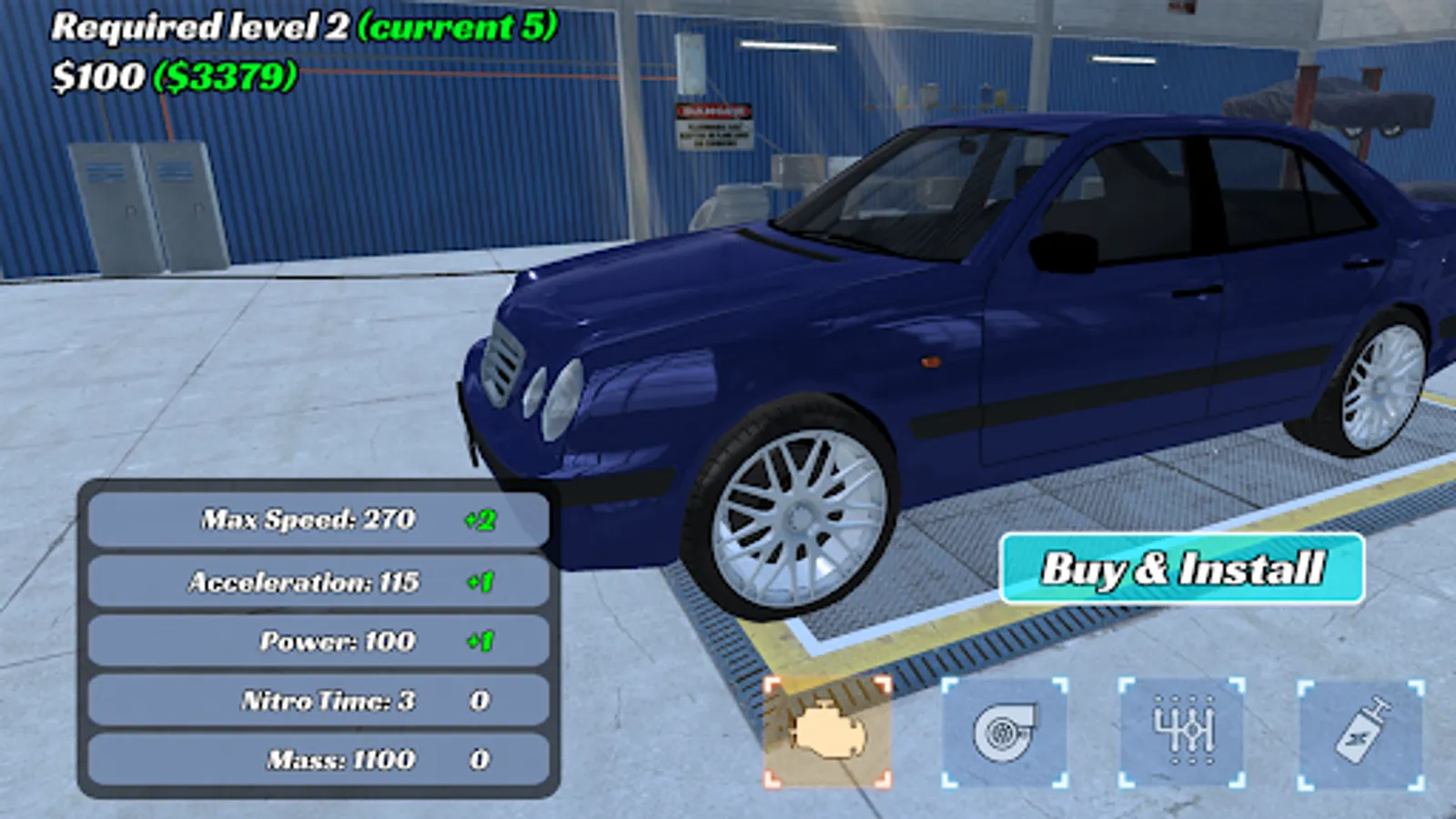Select the engine upgrade icon
The height and width of the screenshot is (819, 1456).
(x=827, y=732)
